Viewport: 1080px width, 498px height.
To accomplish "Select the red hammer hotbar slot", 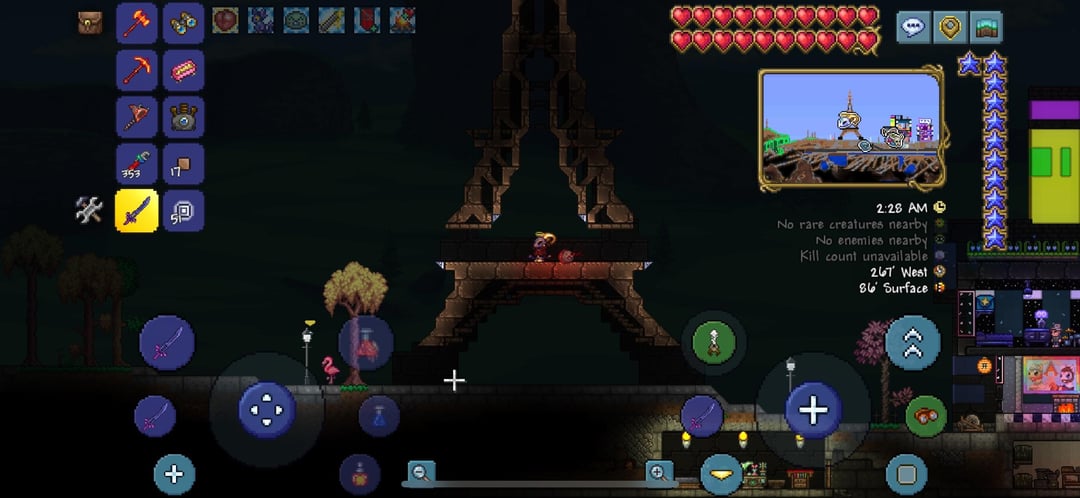I will (136, 23).
